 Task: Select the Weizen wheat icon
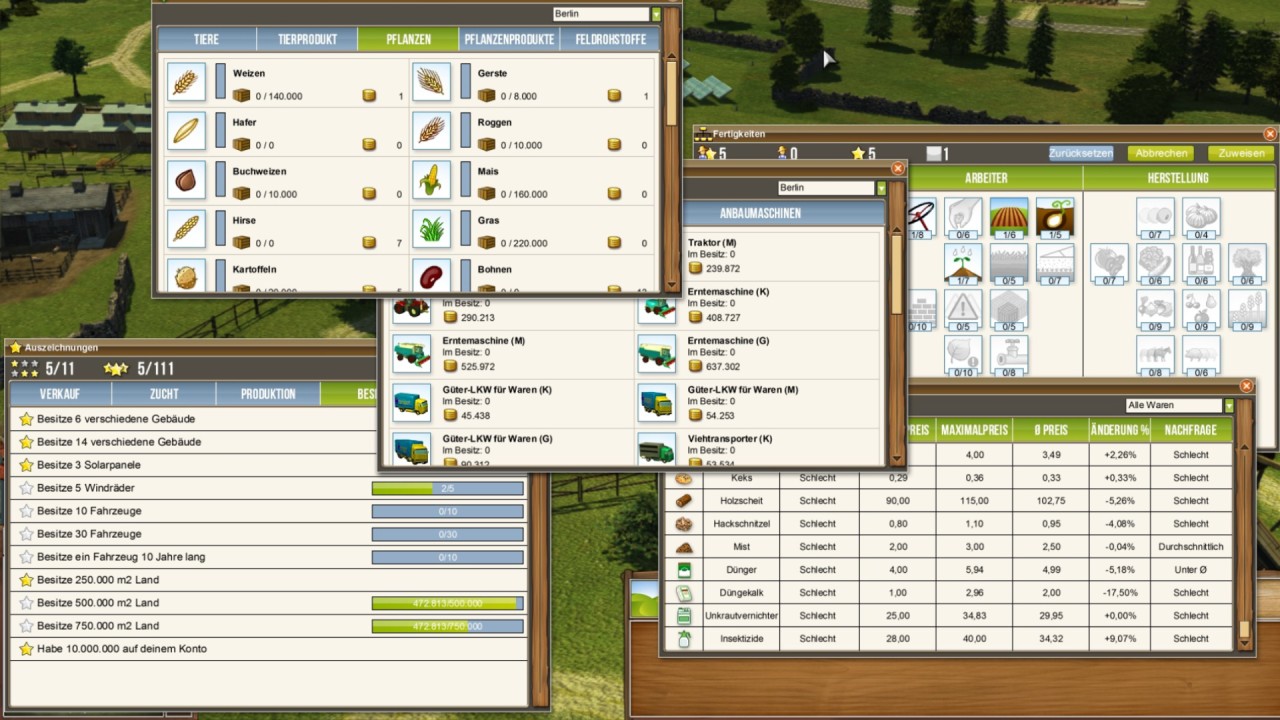click(185, 82)
